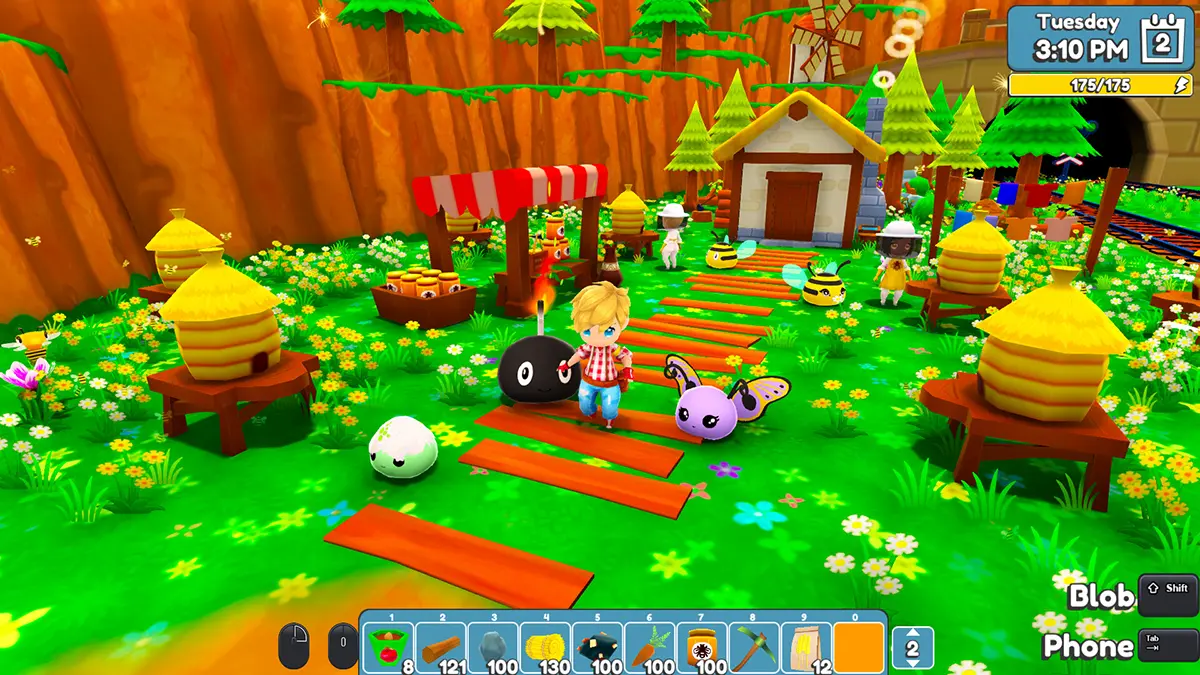This screenshot has width=1200, height=675.
Task: Click the Blob action label
Action: (1101, 597)
